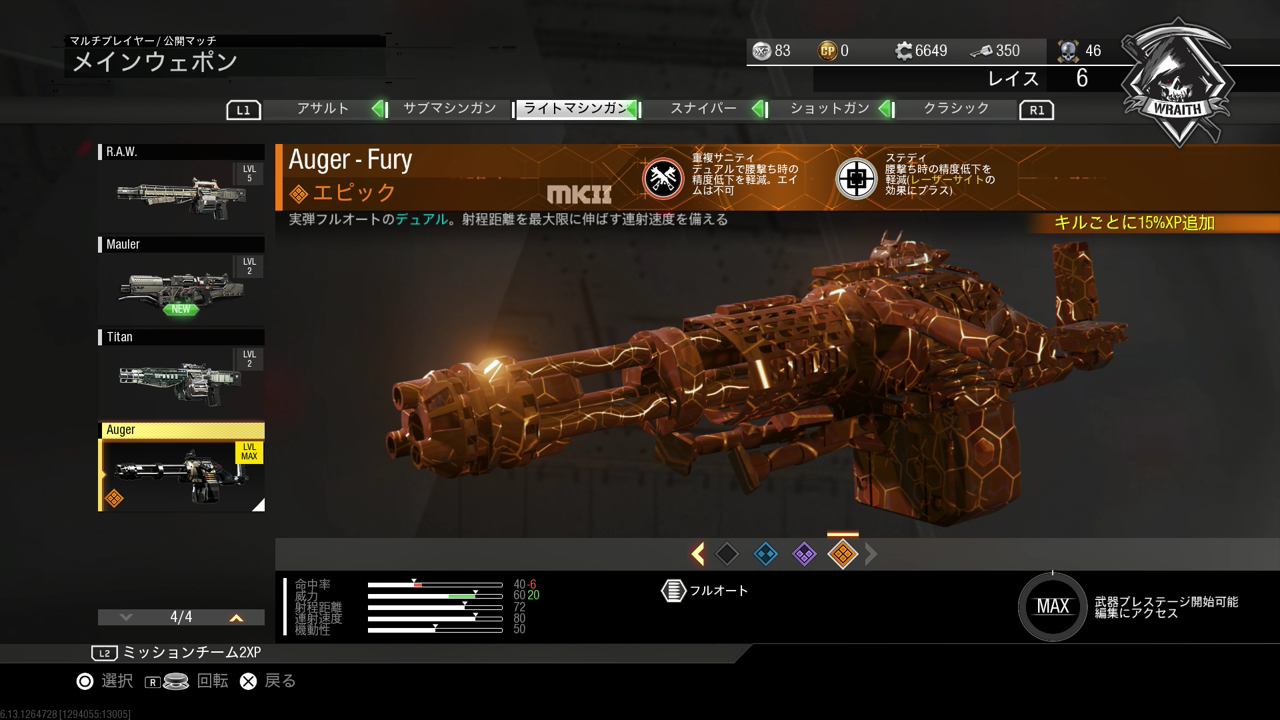This screenshot has height=720, width=1280.
Task: Select the purple legendary variant diamond
Action: coord(804,554)
